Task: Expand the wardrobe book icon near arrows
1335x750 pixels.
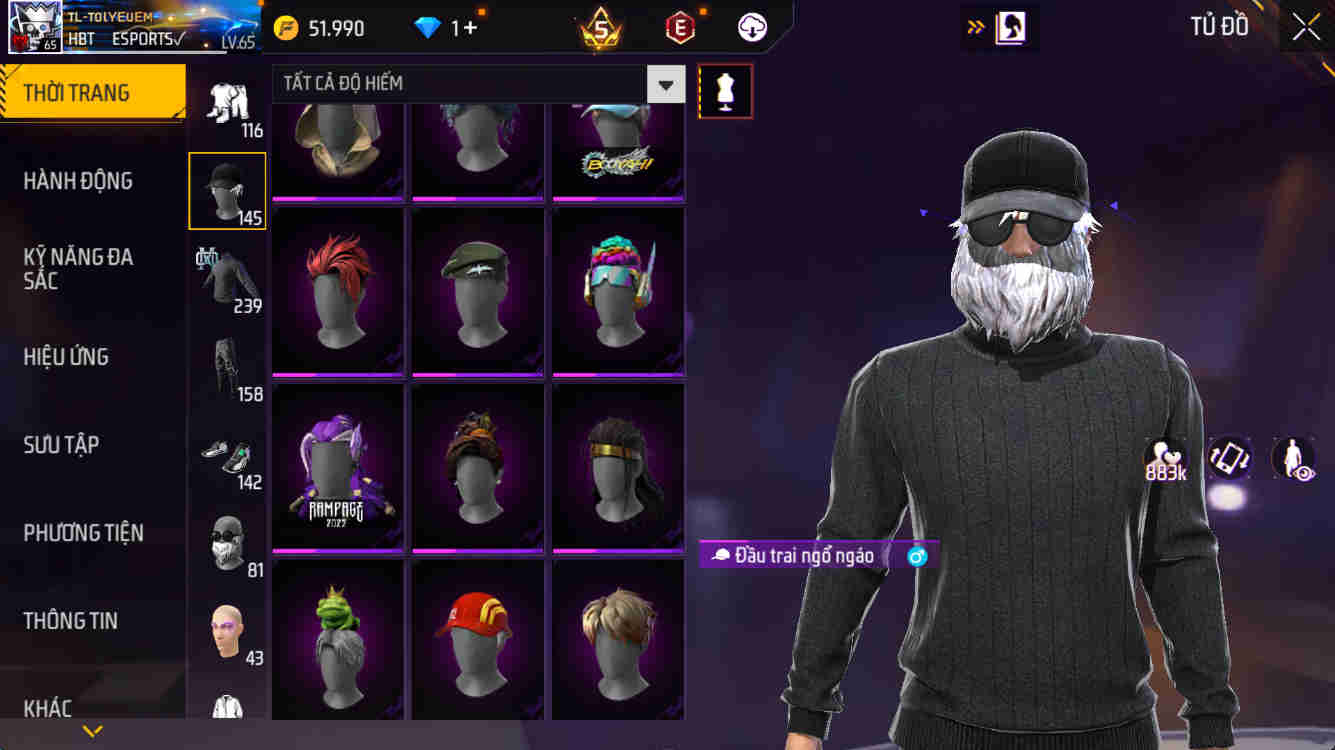Action: click(x=1013, y=27)
